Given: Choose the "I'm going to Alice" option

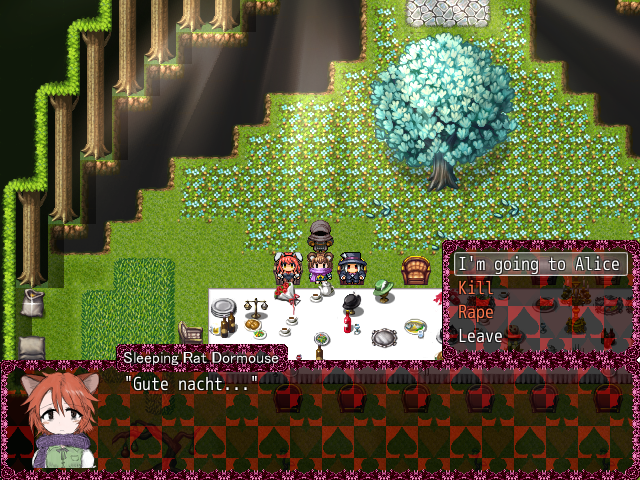Looking at the screenshot, I should coord(540,264).
